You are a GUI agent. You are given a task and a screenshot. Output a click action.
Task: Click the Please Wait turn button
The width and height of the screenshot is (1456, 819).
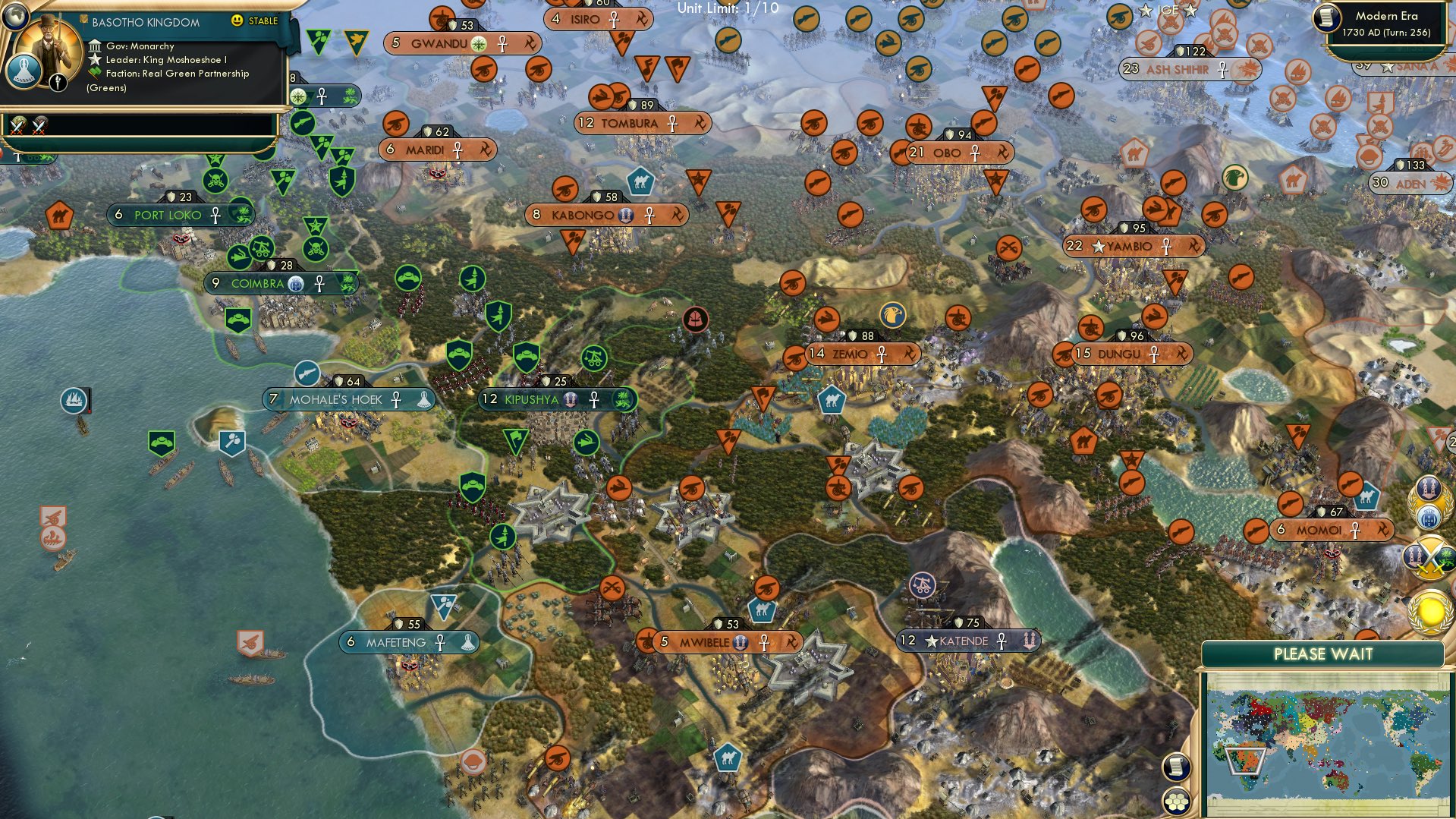(x=1322, y=654)
